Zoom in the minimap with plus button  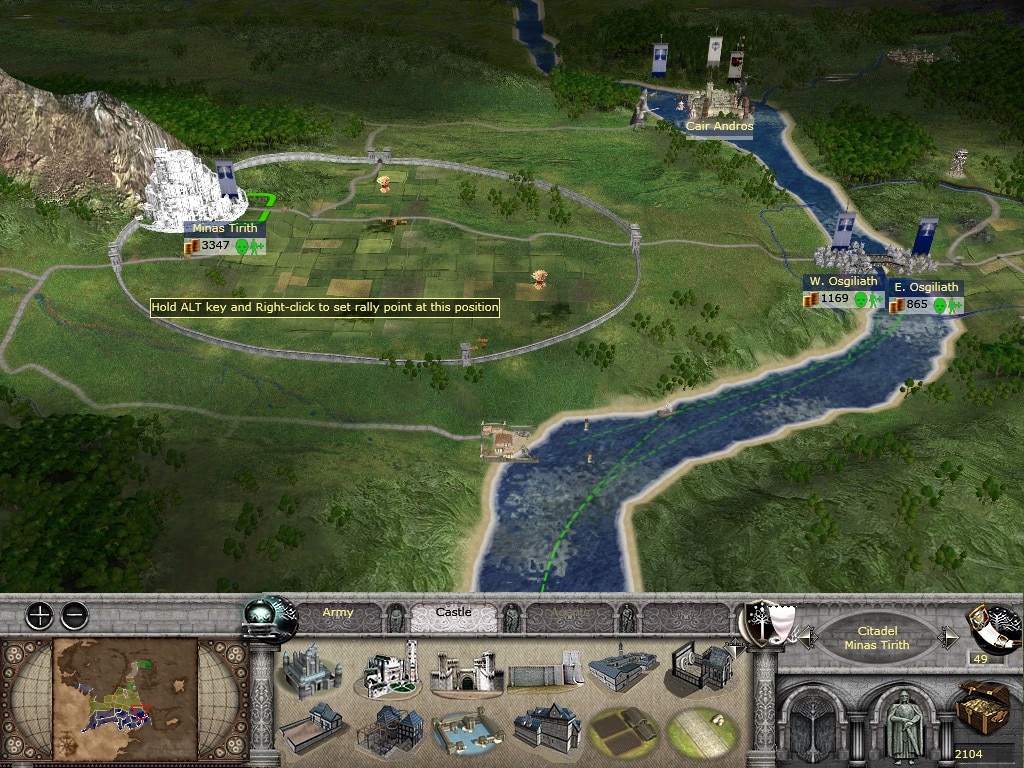[39, 615]
